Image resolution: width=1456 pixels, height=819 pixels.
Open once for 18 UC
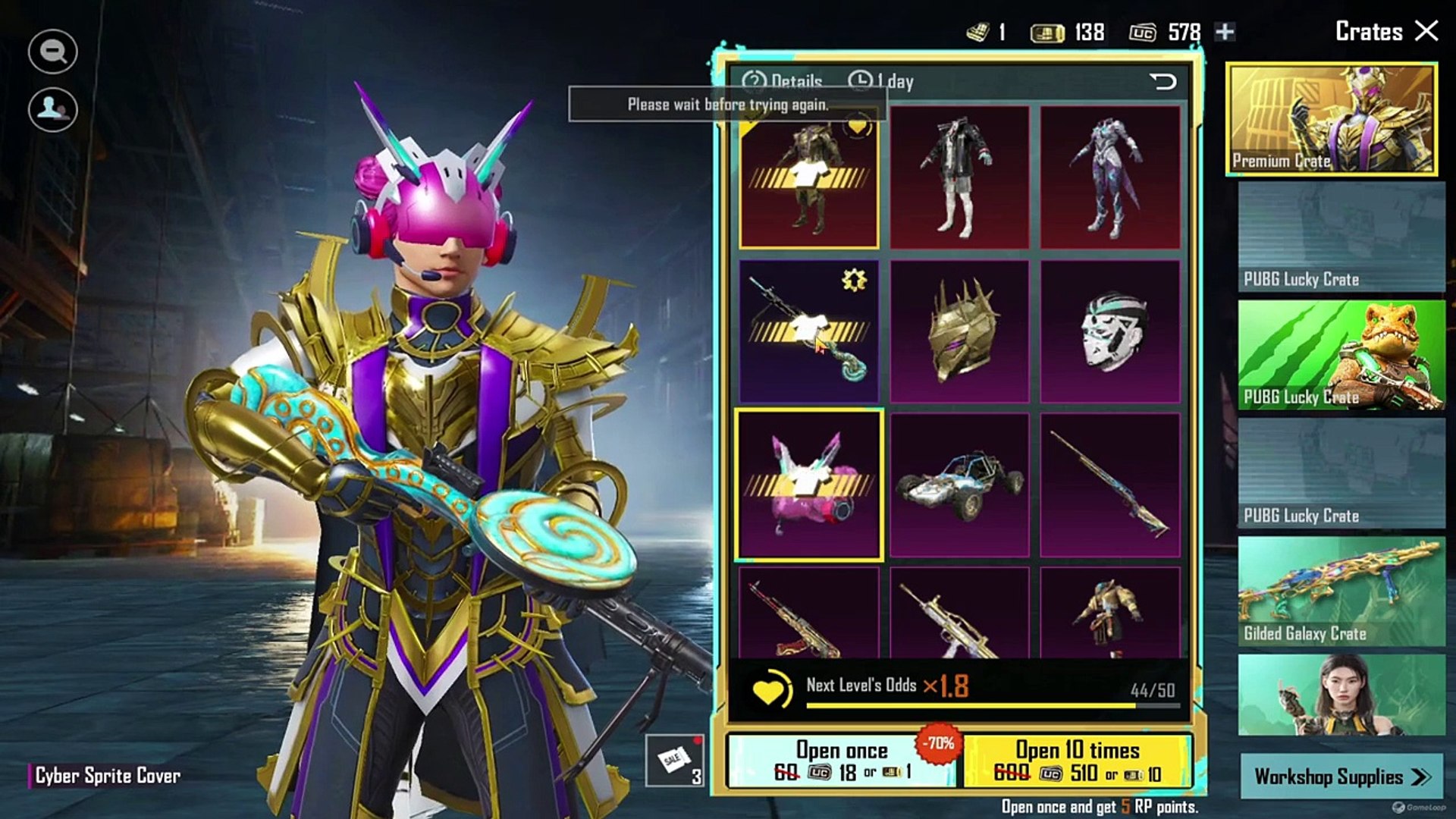click(x=842, y=761)
